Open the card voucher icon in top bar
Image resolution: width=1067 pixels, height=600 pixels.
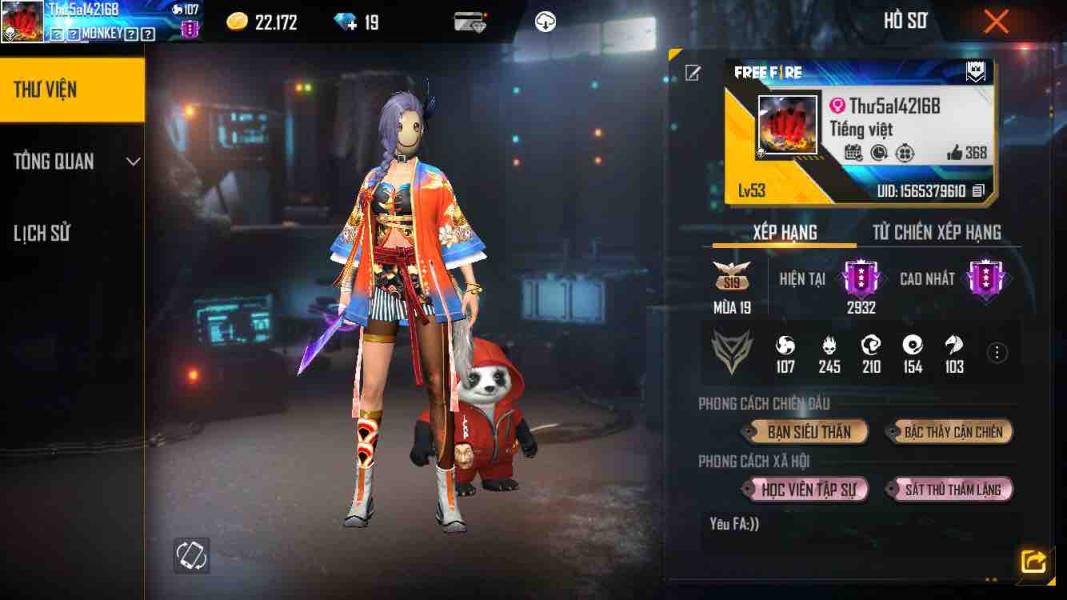pos(470,22)
